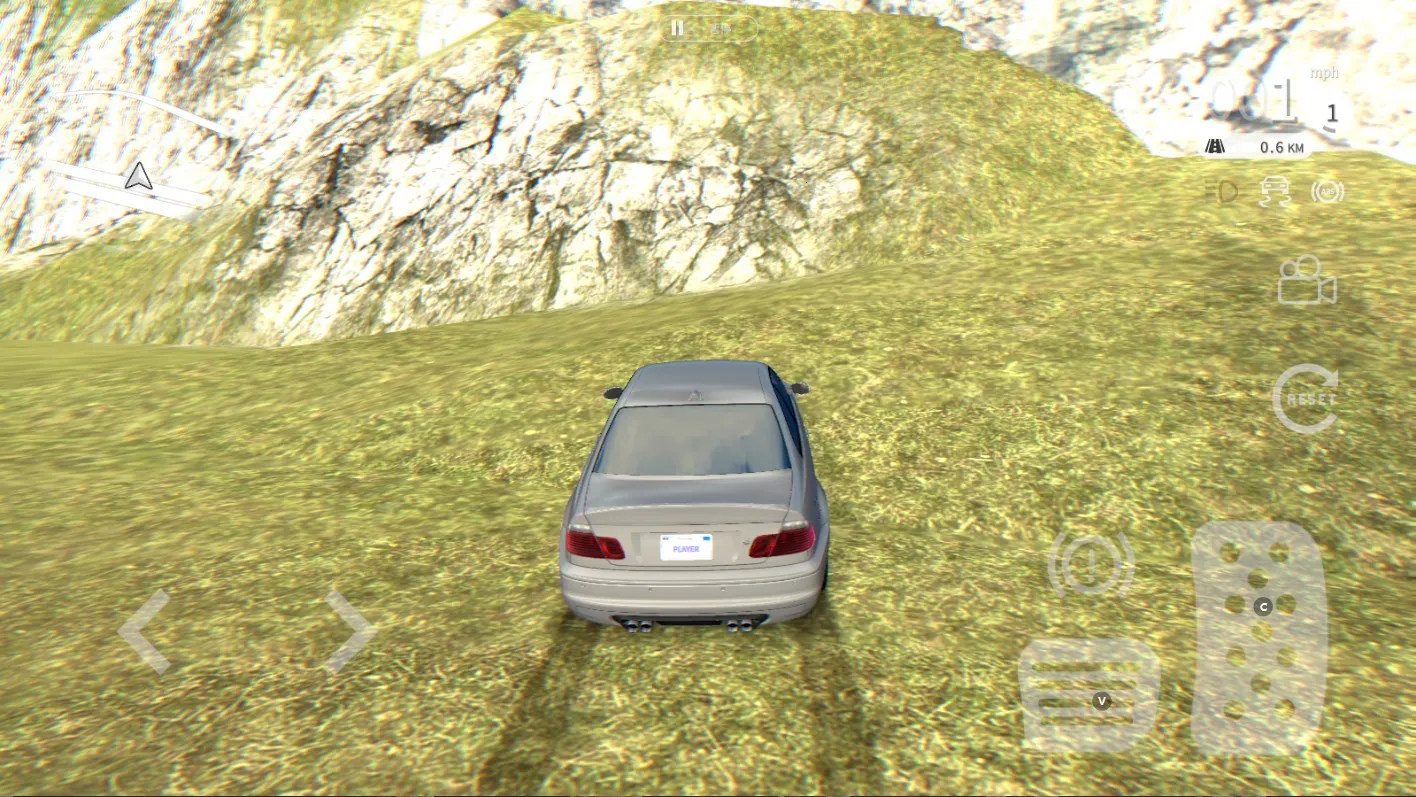Tap the brake pedal
The height and width of the screenshot is (797, 1416).
click(1088, 695)
